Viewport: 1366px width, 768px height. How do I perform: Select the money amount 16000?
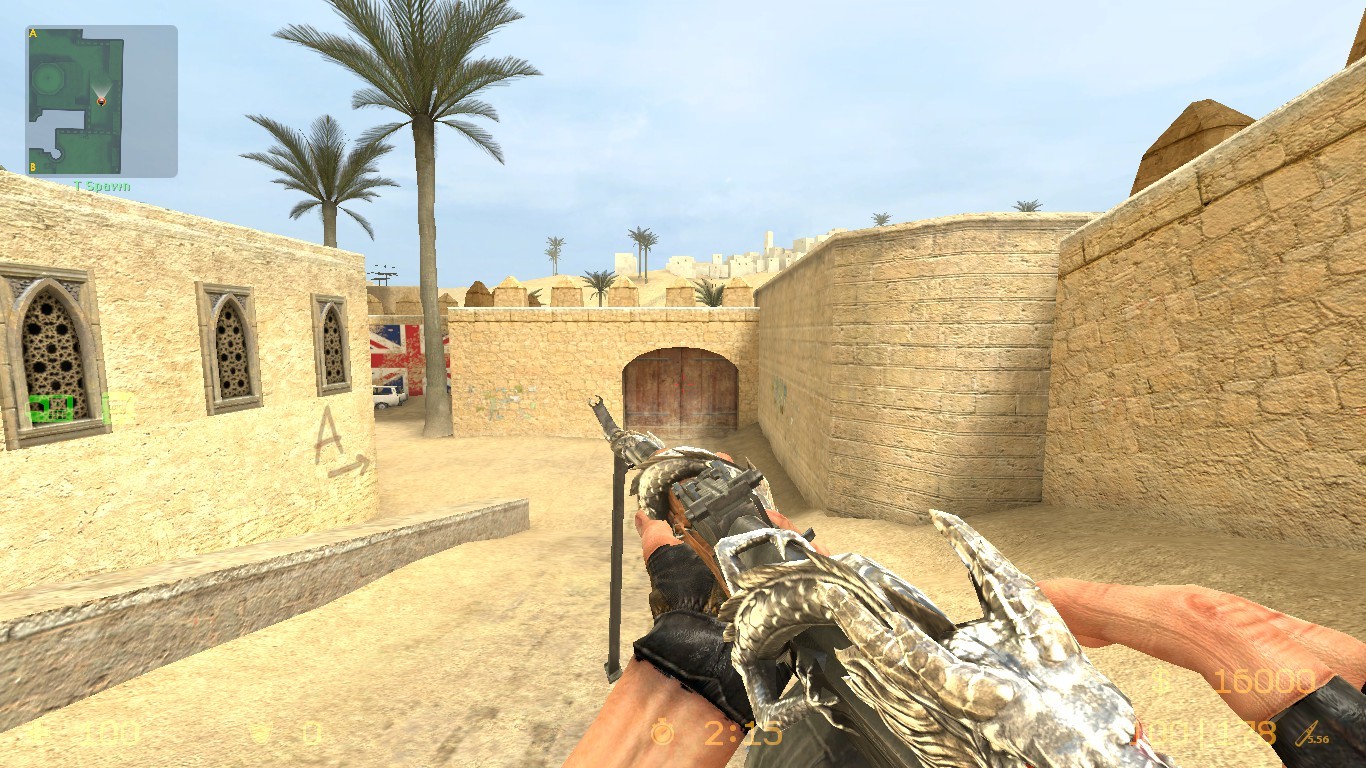[x=1265, y=682]
